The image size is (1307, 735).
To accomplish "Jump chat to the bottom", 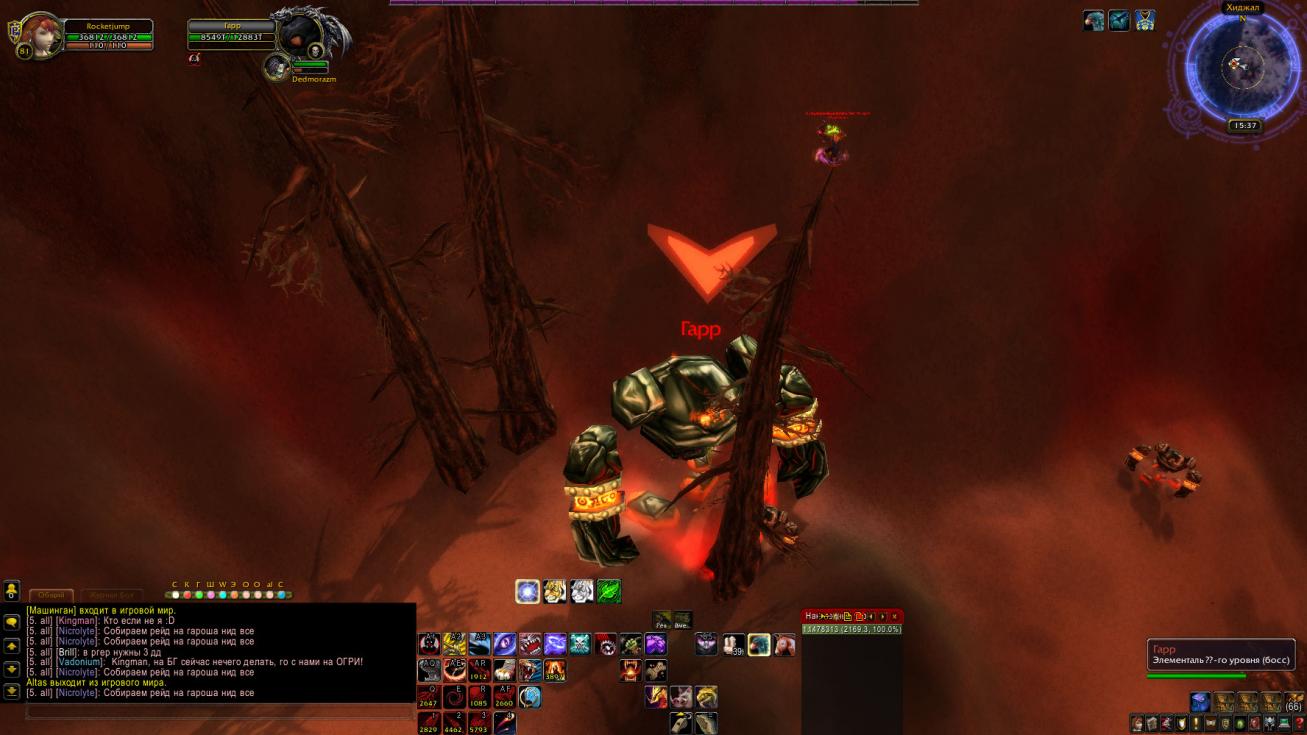I will [x=12, y=690].
